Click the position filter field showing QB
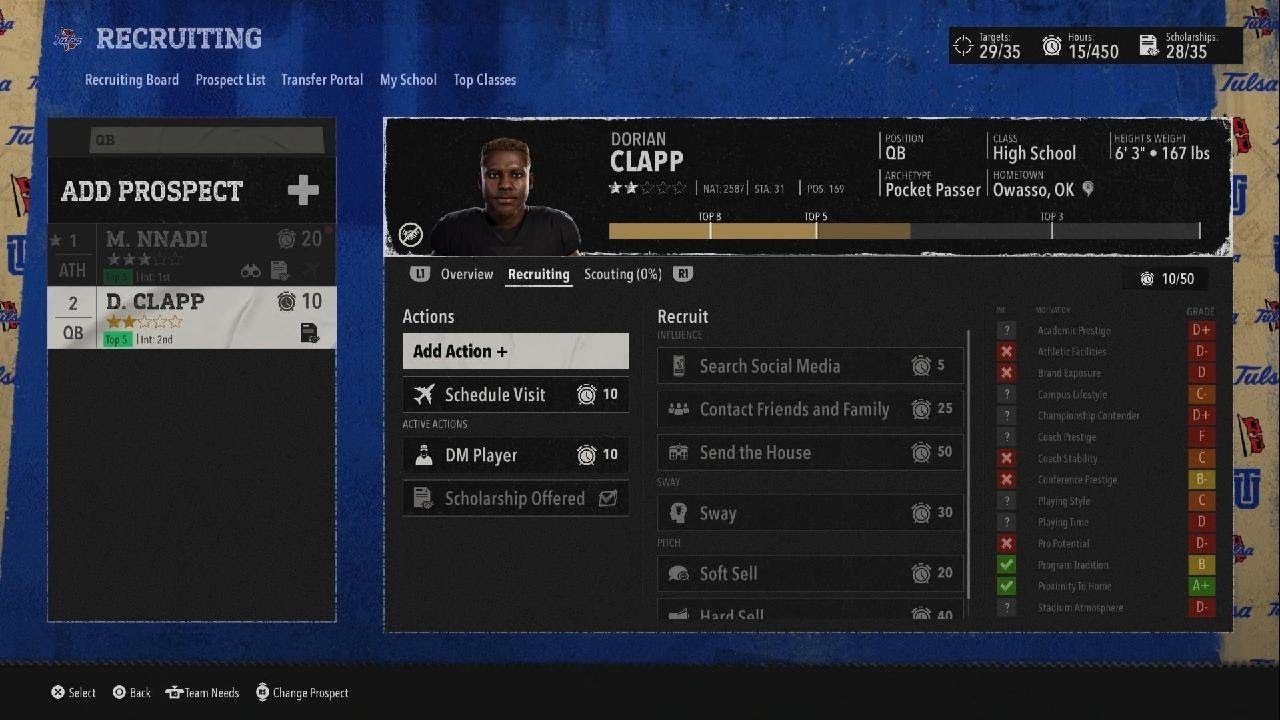The width and height of the screenshot is (1280, 720). 206,140
